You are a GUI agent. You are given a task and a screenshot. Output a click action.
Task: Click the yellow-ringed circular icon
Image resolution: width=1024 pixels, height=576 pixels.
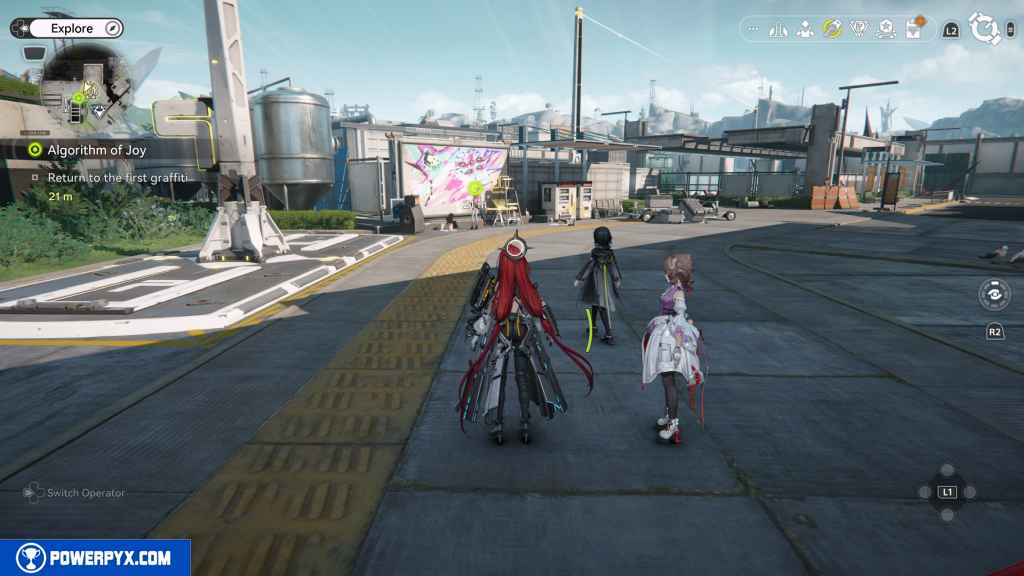(x=831, y=29)
